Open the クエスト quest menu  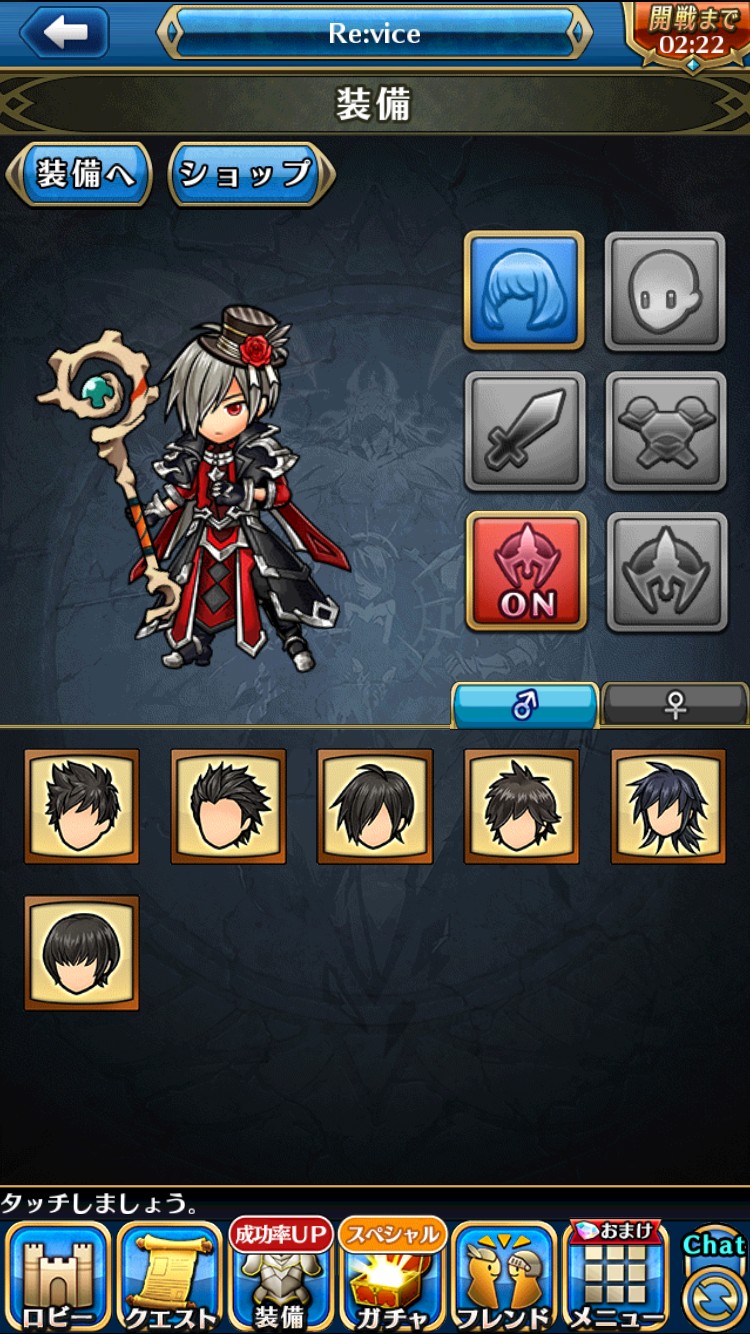coord(170,1278)
